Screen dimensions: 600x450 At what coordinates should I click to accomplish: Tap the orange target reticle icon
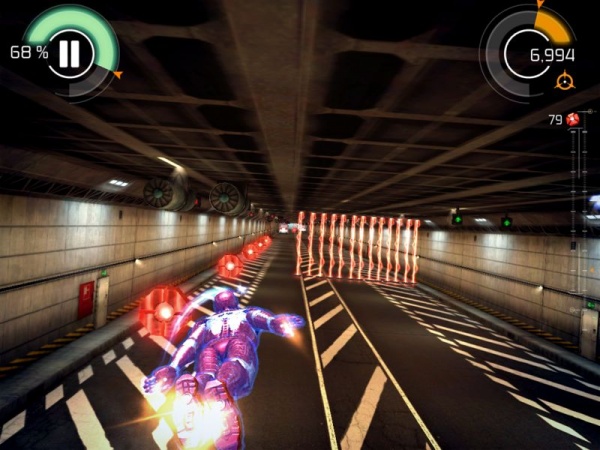coord(565,80)
